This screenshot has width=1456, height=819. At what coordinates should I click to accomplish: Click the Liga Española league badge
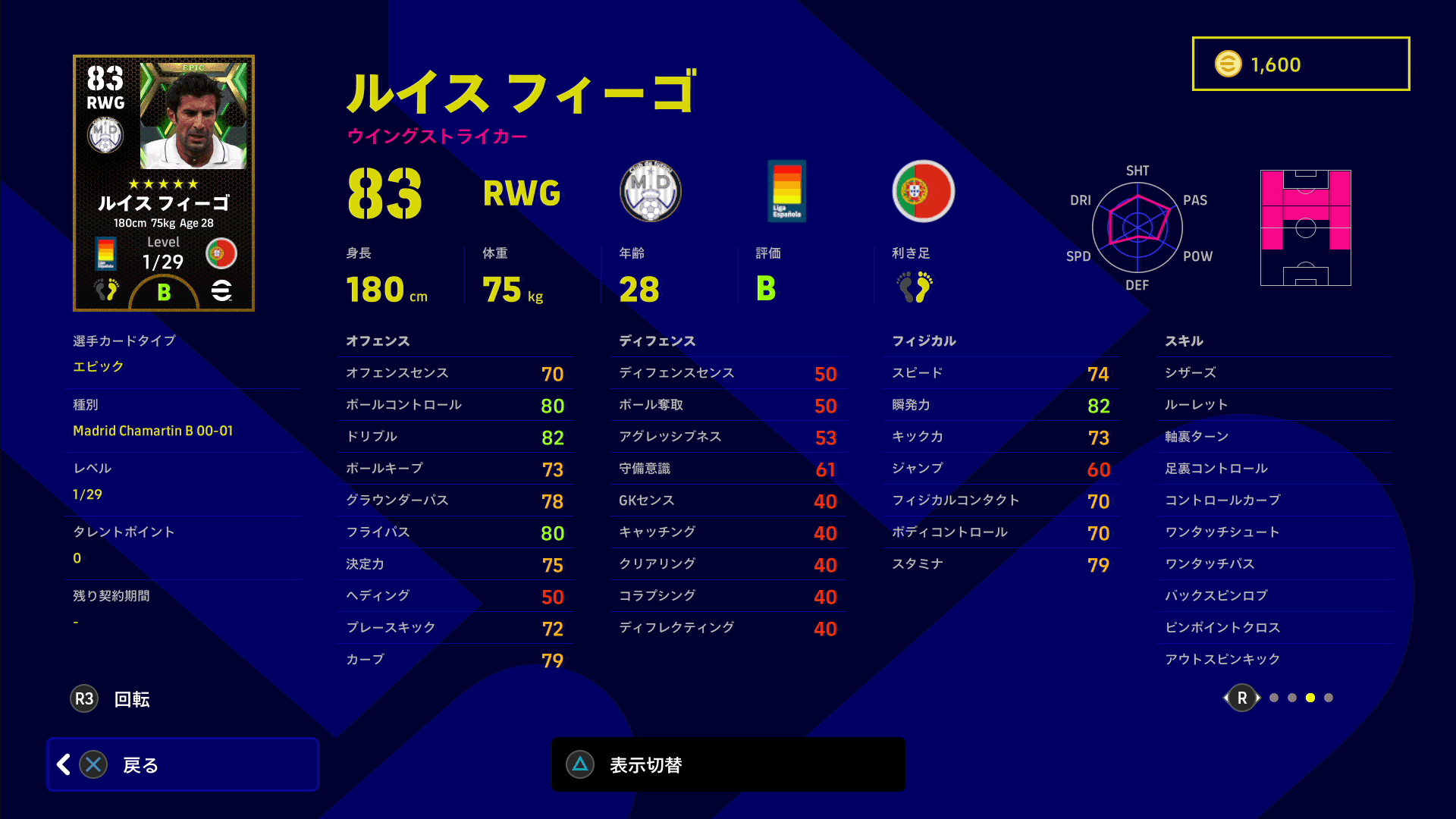[x=786, y=191]
